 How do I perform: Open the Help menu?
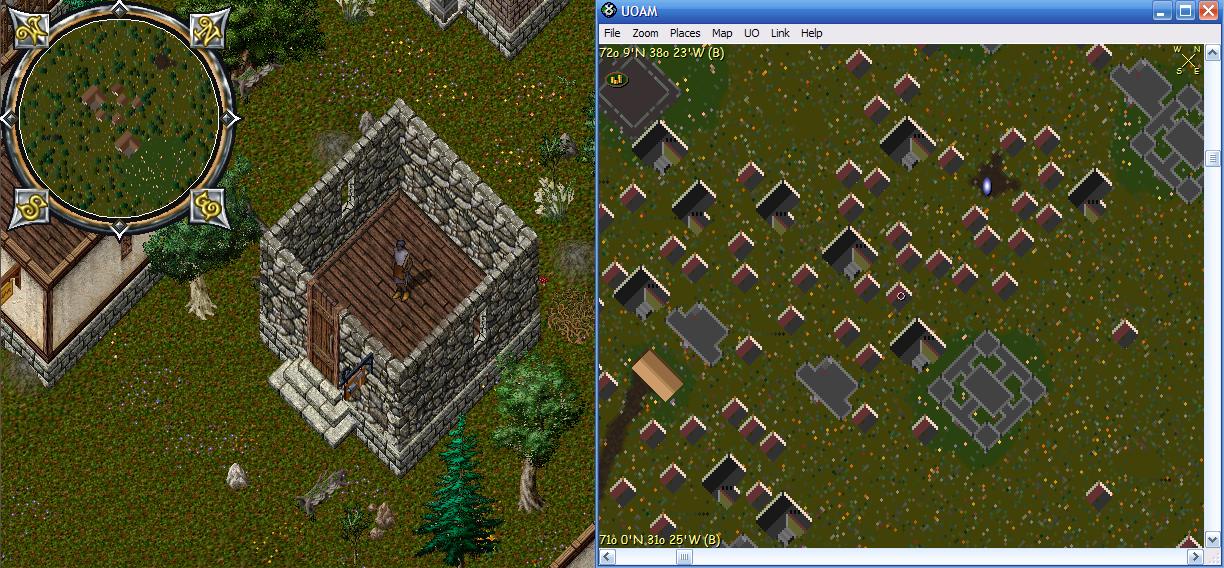[812, 33]
